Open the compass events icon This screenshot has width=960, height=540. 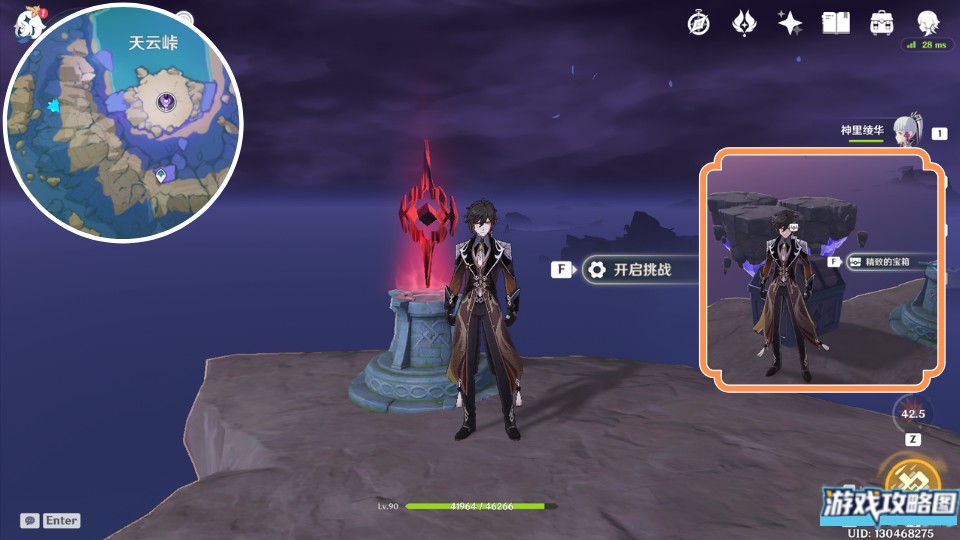coord(699,24)
